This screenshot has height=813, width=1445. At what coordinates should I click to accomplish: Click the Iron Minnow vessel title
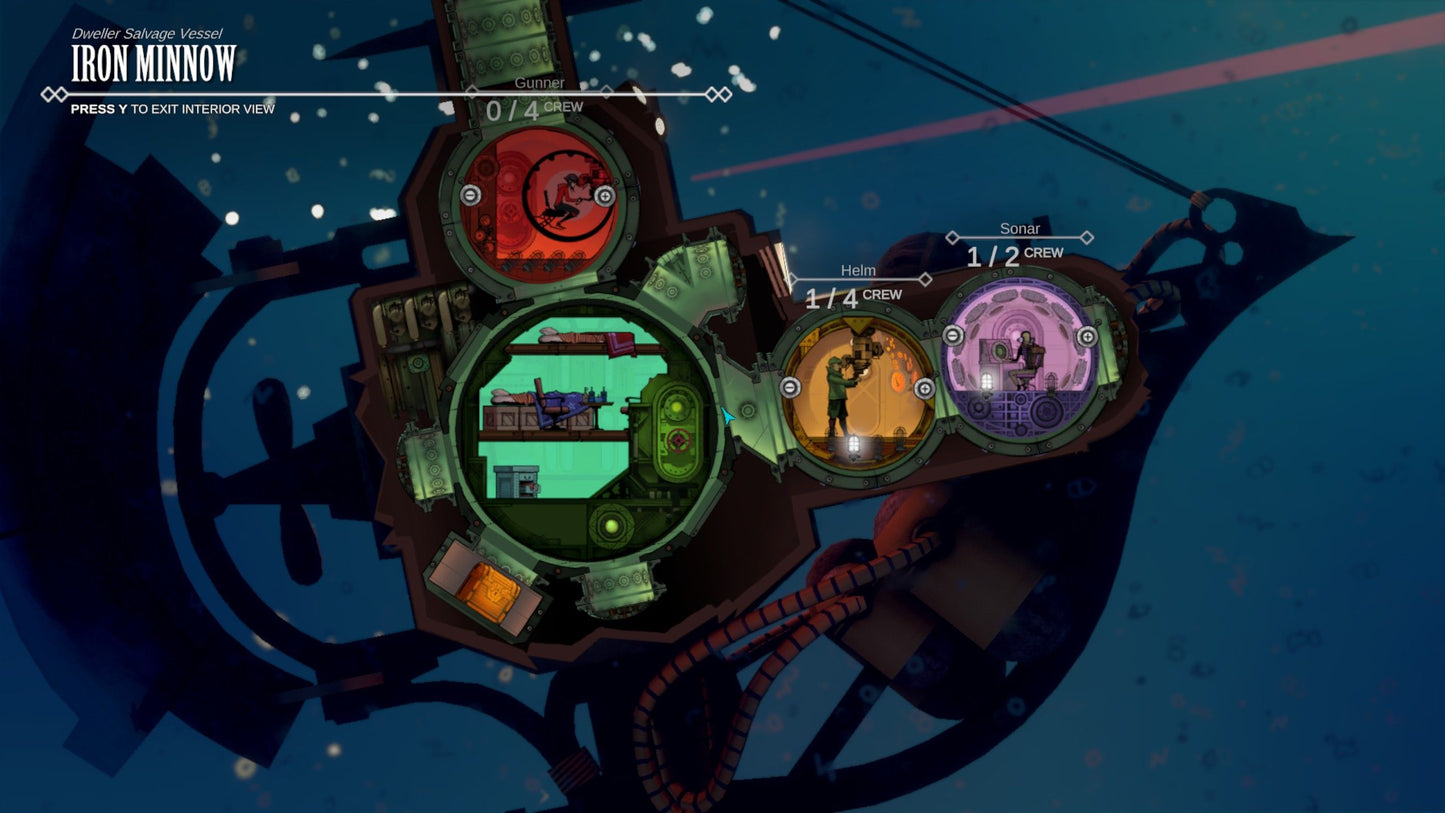[x=152, y=64]
